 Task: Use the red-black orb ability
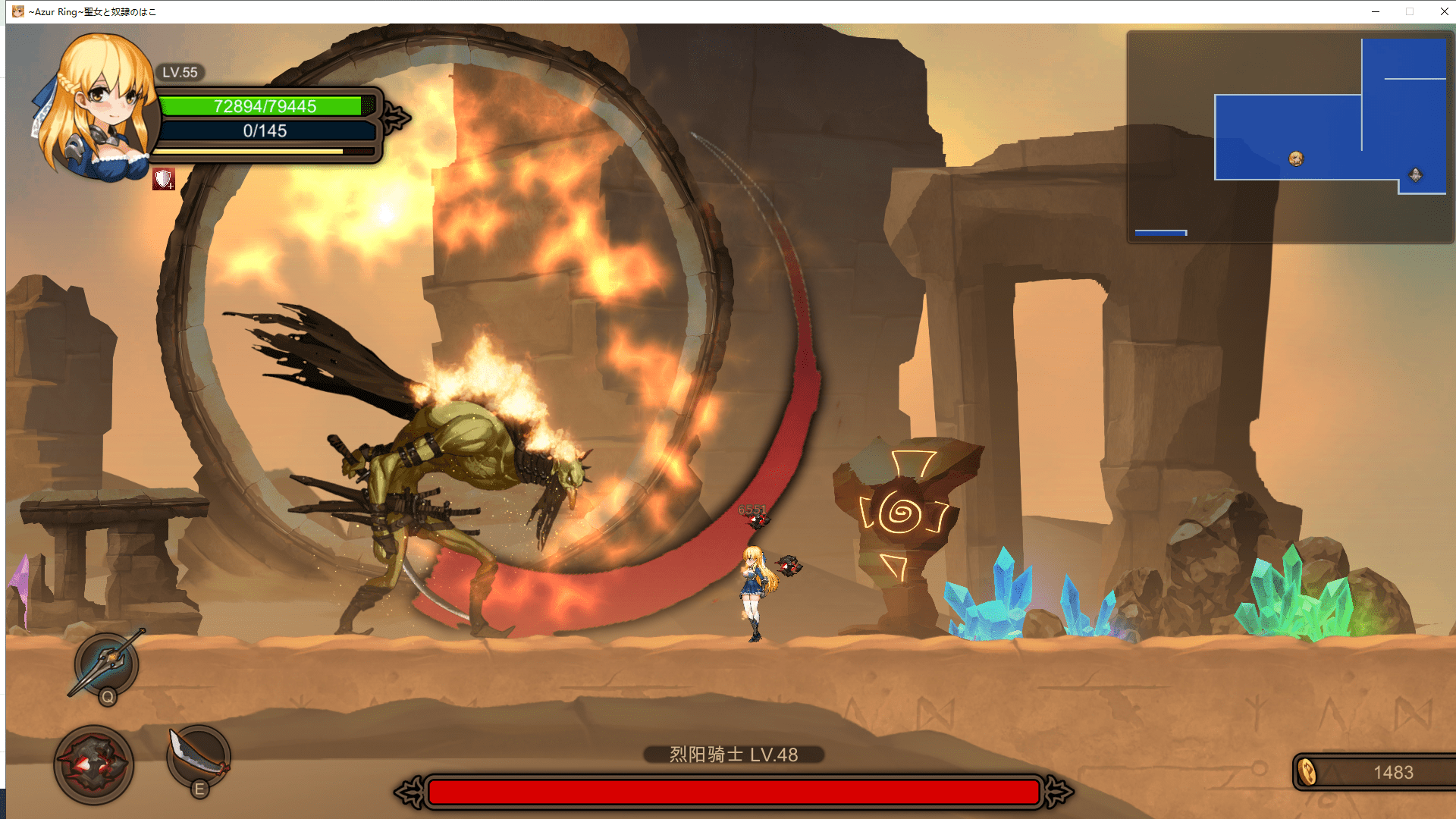93,764
